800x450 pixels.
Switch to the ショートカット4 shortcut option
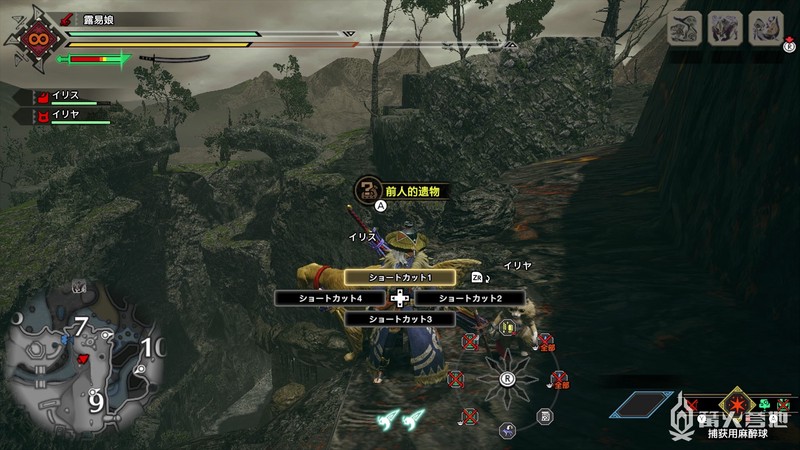point(329,298)
